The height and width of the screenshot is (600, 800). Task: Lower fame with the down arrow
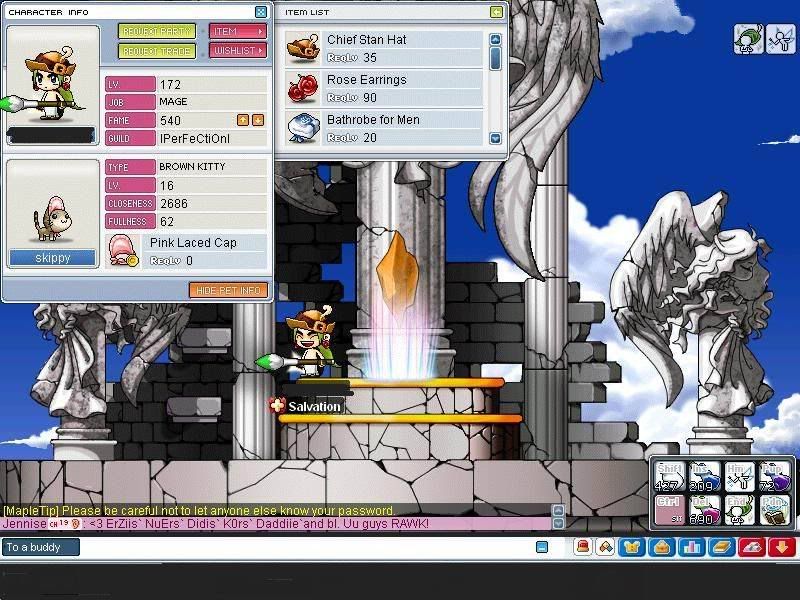pyautogui.click(x=258, y=120)
